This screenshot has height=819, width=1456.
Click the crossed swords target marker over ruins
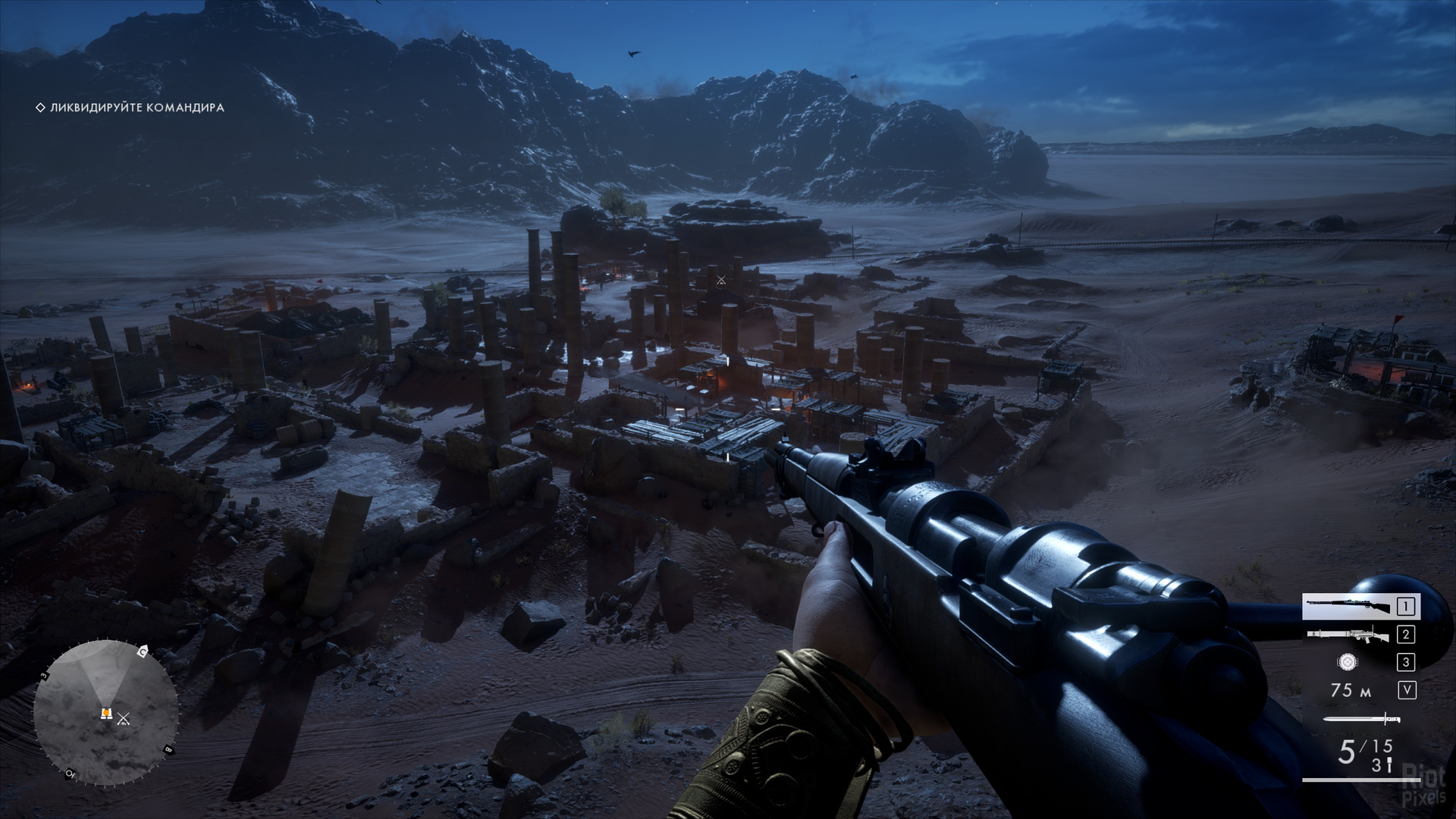[721, 281]
